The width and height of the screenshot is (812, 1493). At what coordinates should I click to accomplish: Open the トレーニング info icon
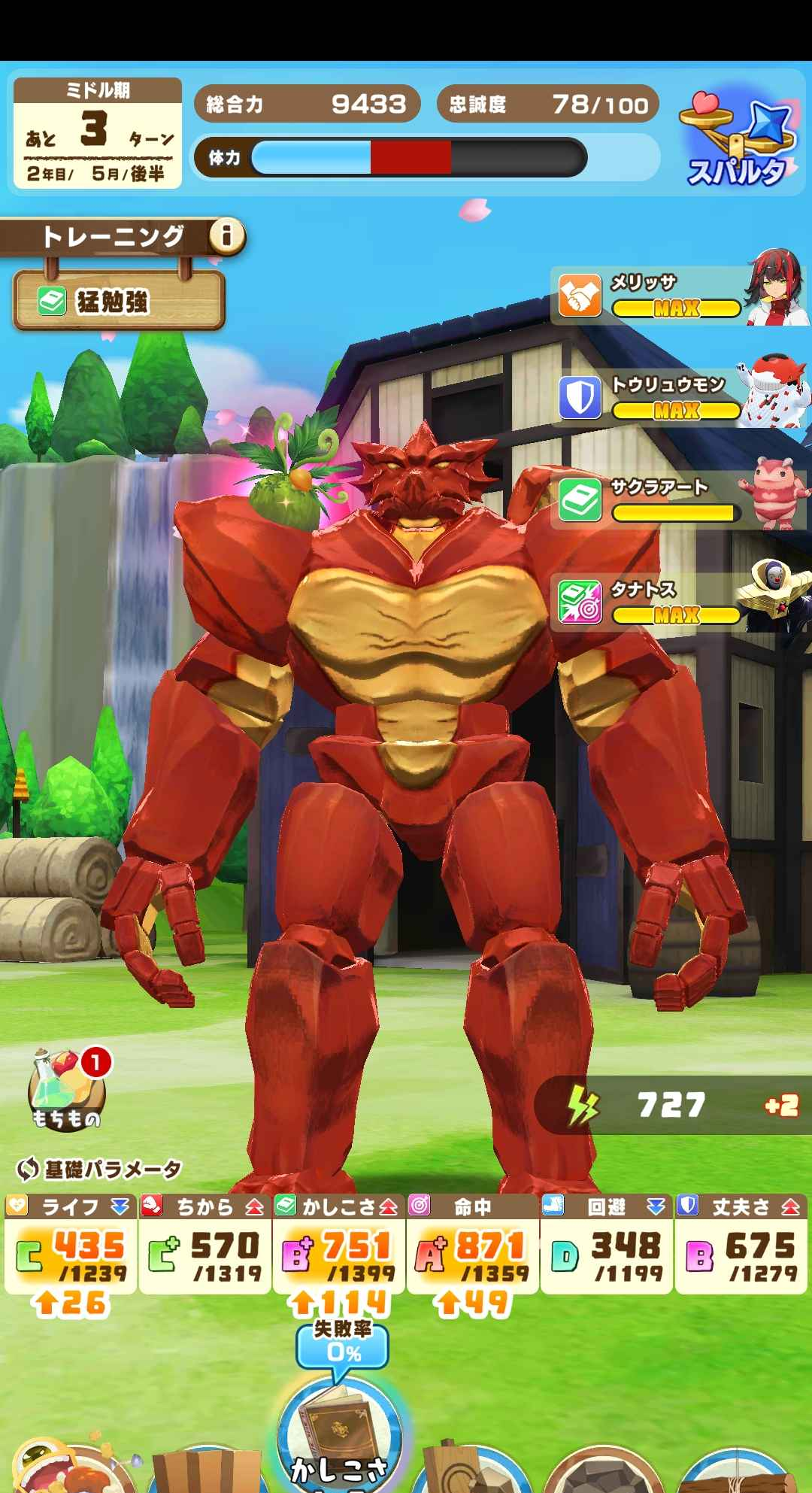(226, 238)
